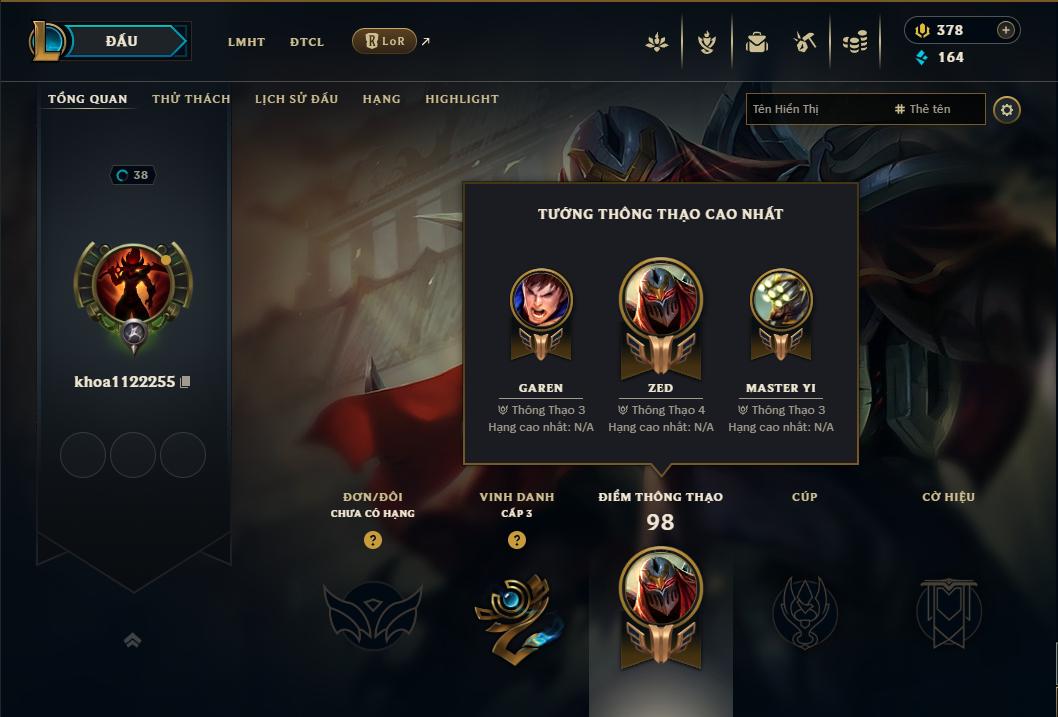Launch the LoR game link
This screenshot has width=1058, height=717.
pos(385,41)
